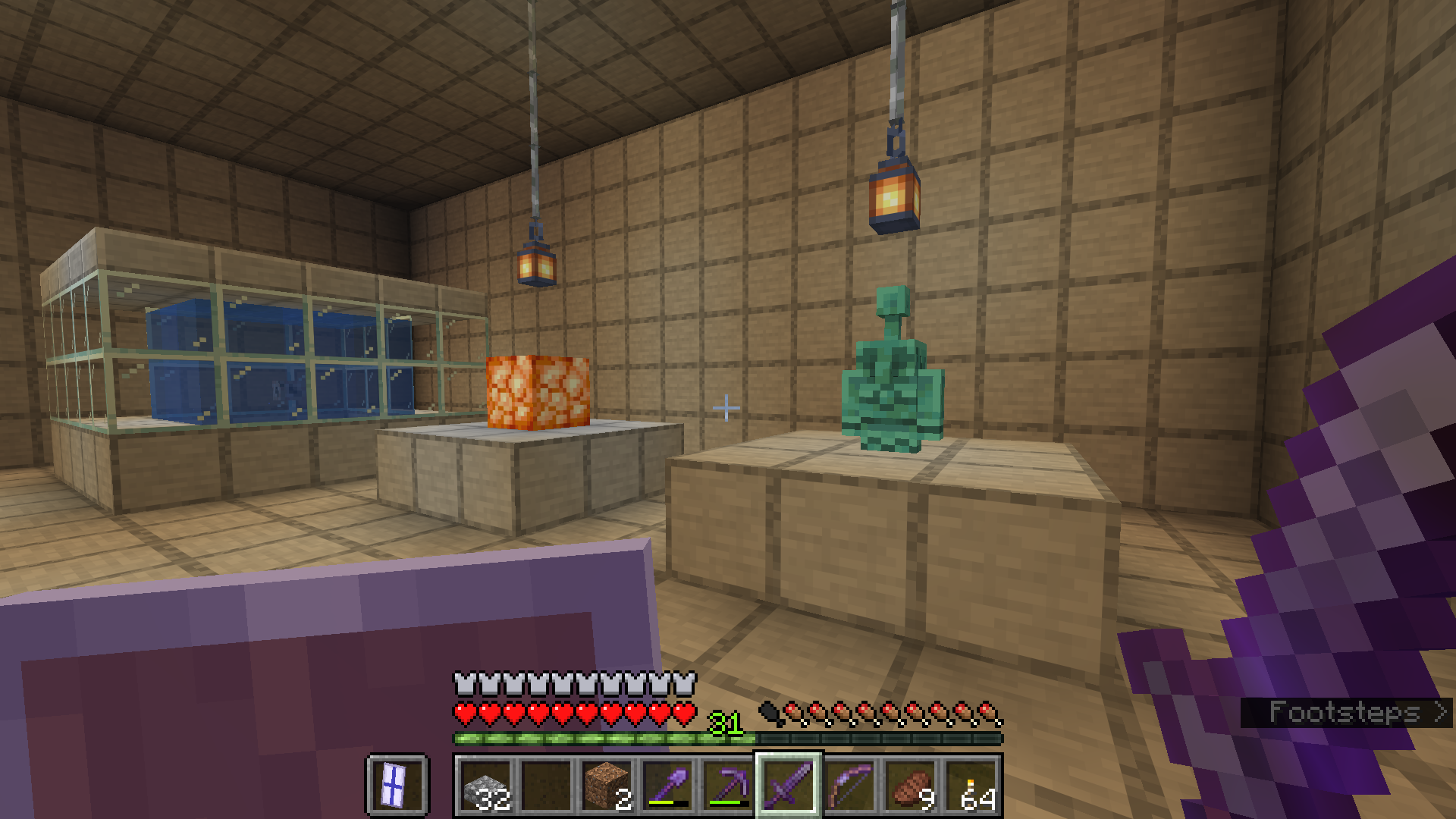Select the cooked meat stack slot
This screenshot has width=1456, height=819.
coord(910,786)
